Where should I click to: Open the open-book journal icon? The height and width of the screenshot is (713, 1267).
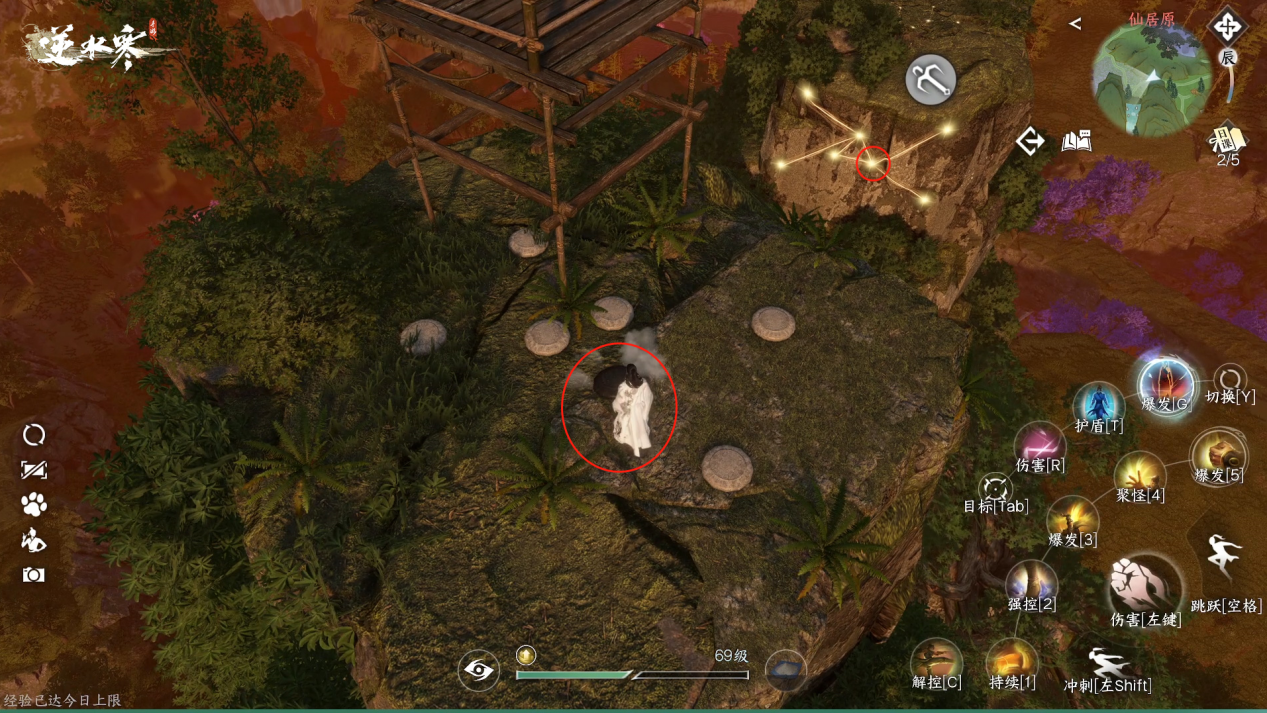[x=1077, y=141]
